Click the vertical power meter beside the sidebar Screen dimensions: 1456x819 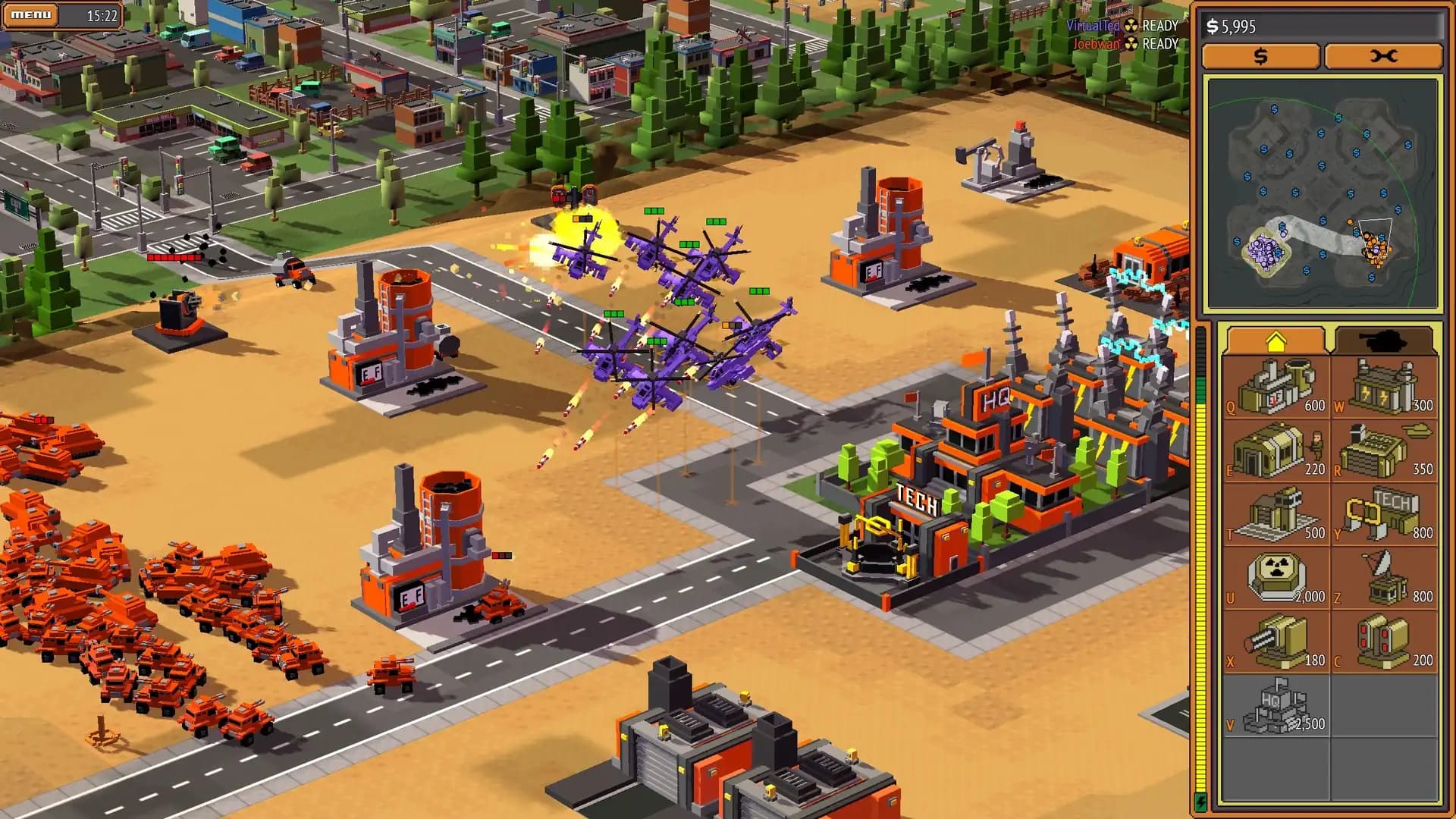pos(1206,569)
